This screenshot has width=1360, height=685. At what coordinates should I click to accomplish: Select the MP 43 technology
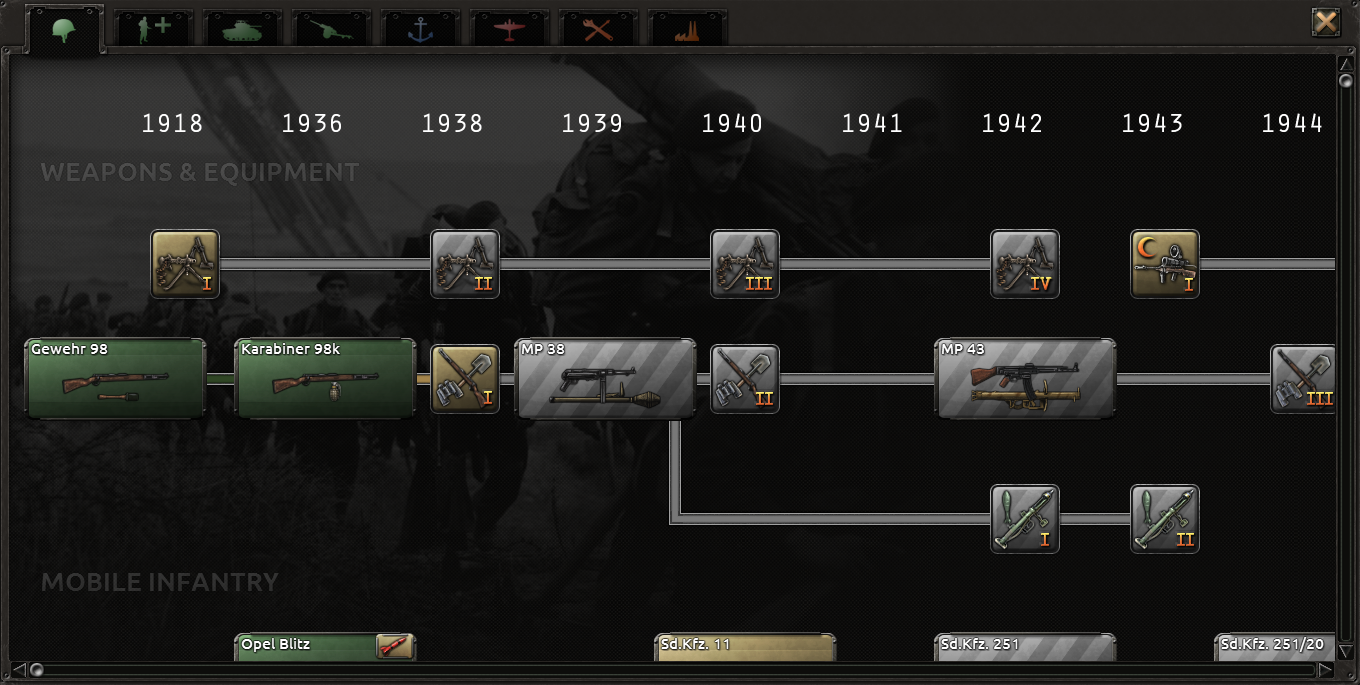pyautogui.click(x=1025, y=378)
